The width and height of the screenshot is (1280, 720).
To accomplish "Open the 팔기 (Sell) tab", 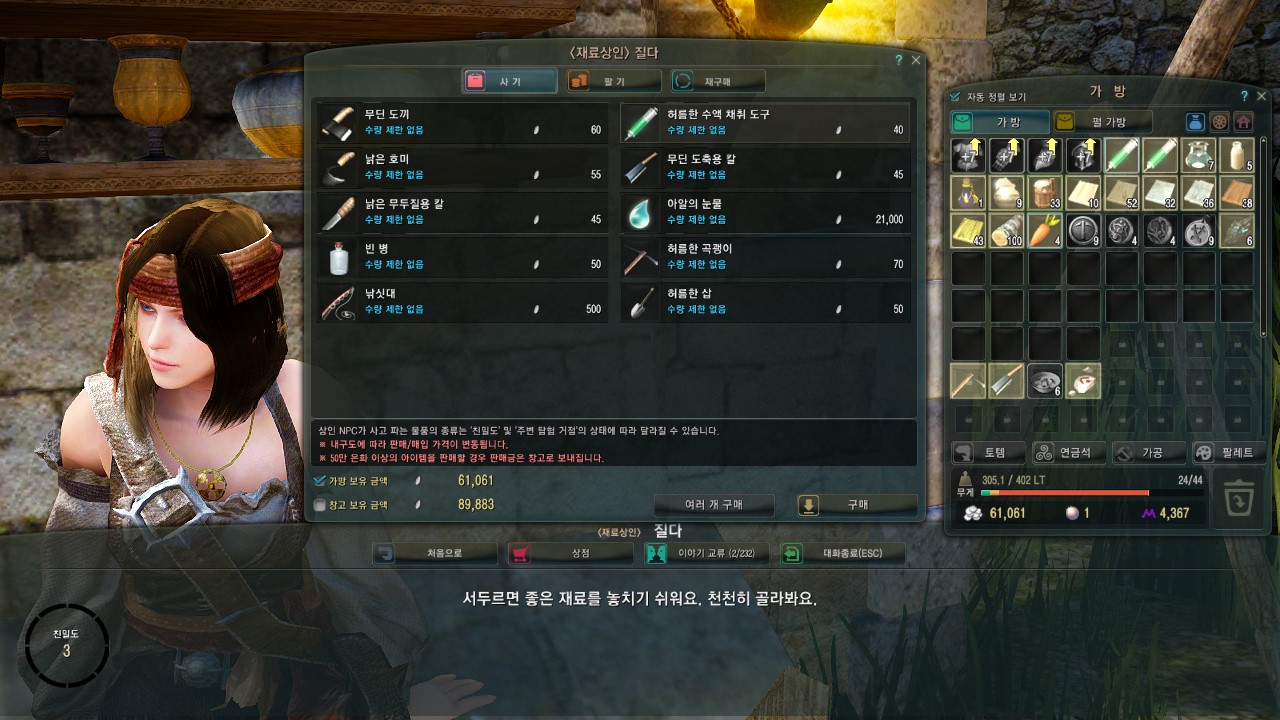I will (614, 81).
